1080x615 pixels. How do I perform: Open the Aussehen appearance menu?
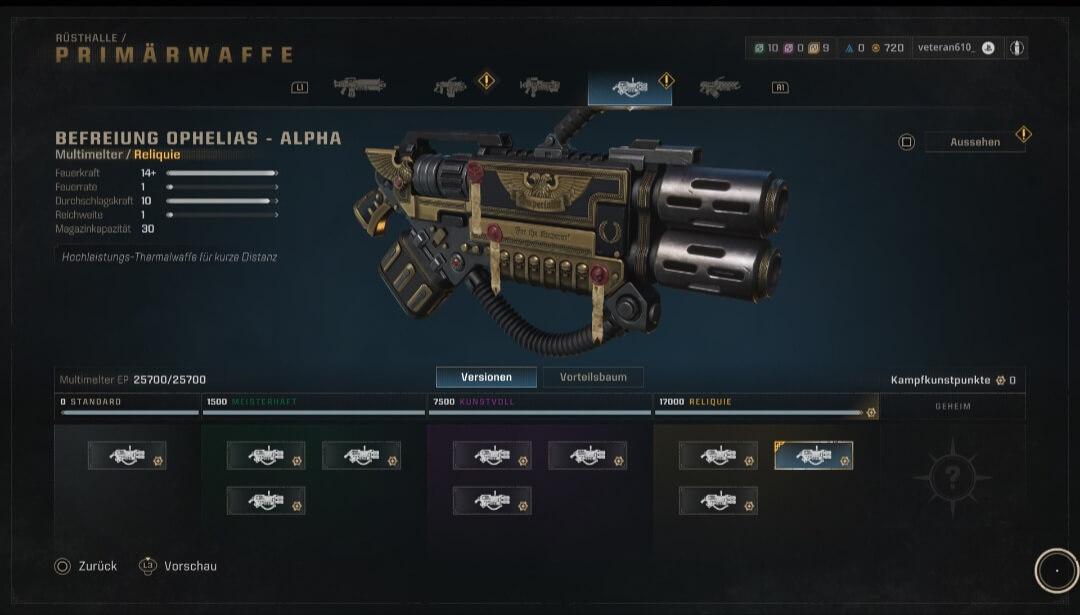[x=974, y=142]
